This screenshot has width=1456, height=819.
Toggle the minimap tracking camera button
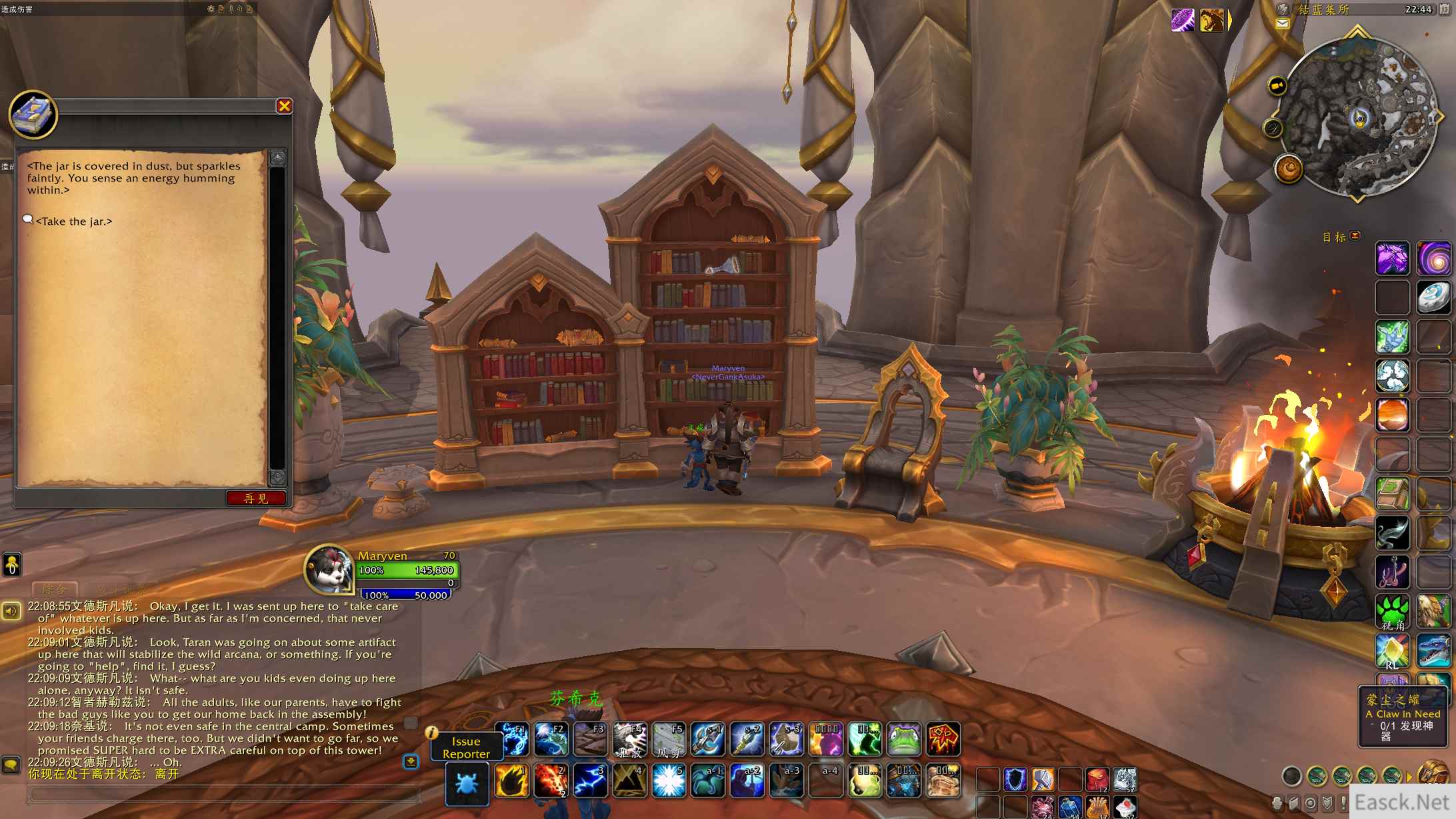pos(1277,86)
